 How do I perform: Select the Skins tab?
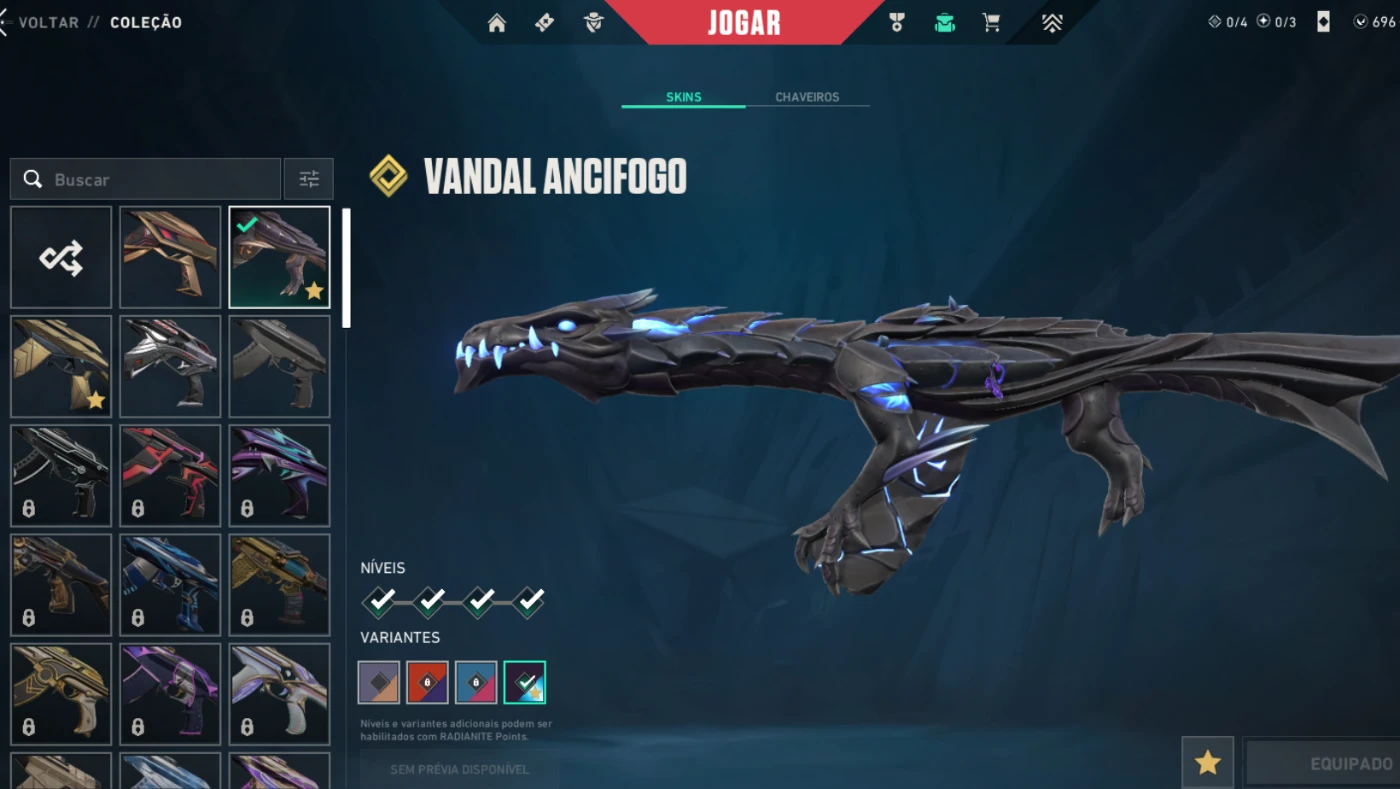point(684,97)
